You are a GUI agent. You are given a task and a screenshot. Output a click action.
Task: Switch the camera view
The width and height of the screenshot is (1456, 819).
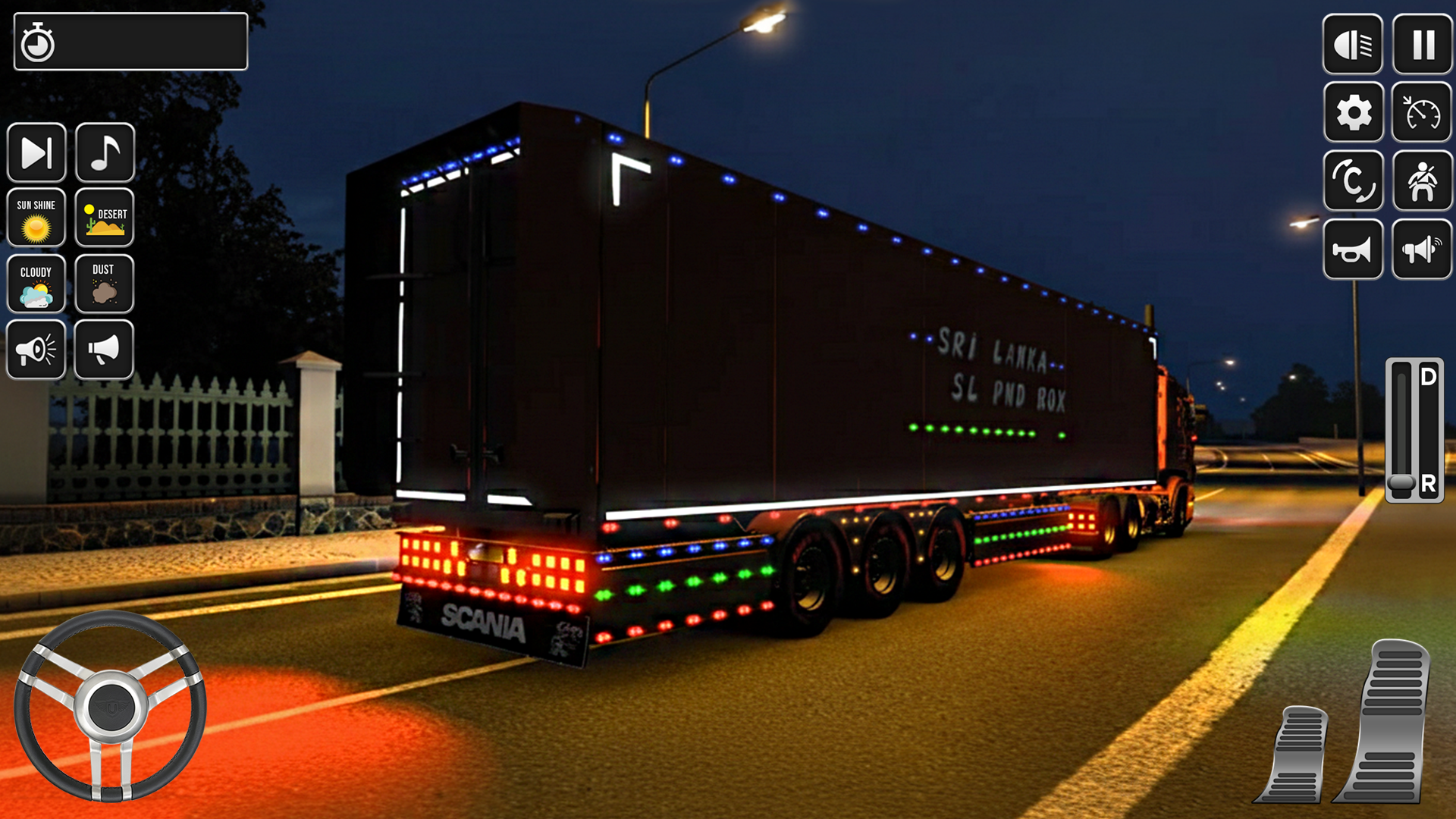(1354, 182)
